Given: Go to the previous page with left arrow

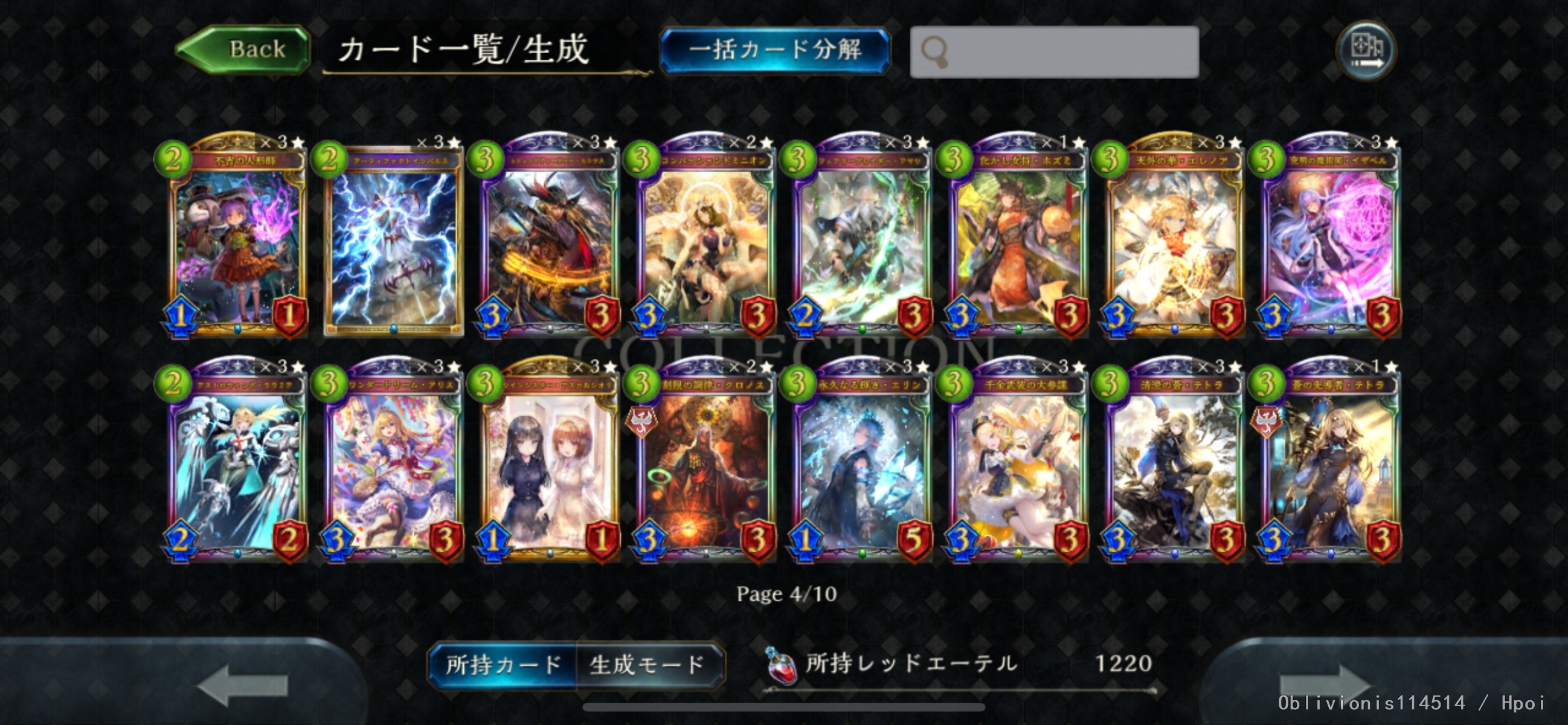Looking at the screenshot, I should point(242,685).
